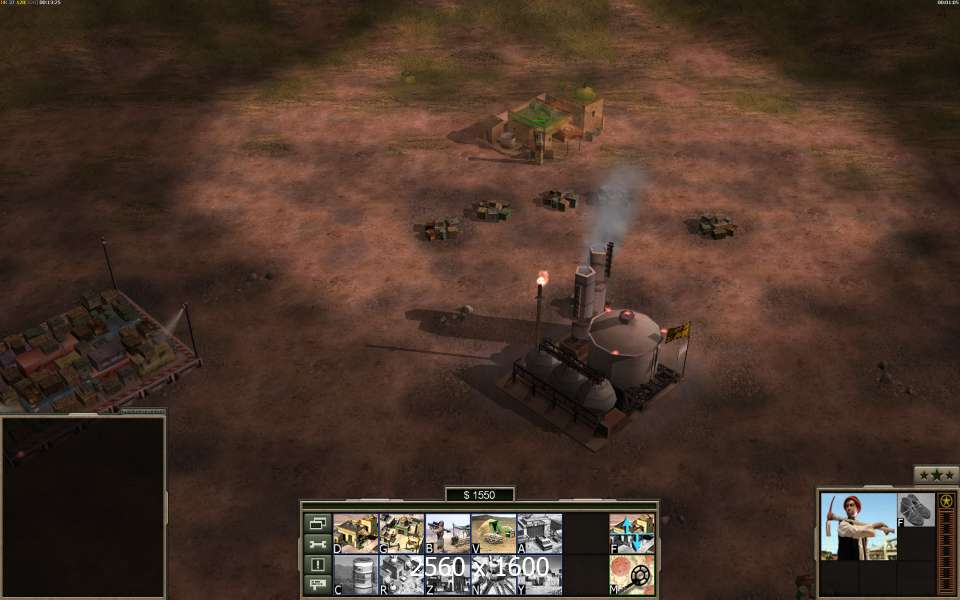Click the minimap panel
This screenshot has width=960, height=600.
83,506
